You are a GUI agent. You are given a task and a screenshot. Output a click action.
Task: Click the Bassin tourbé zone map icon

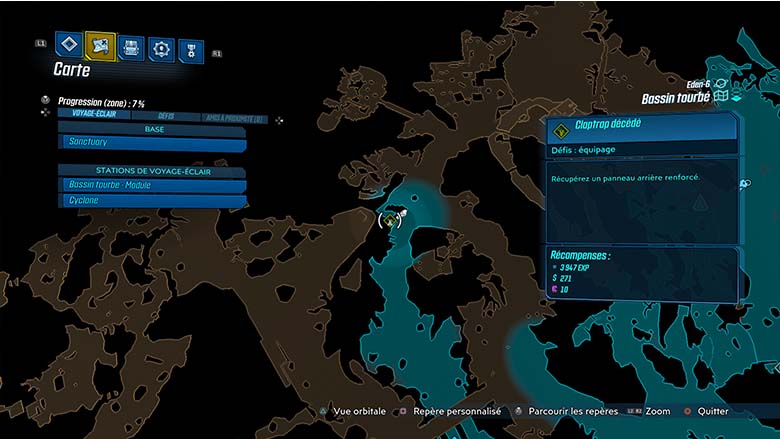tap(721, 98)
